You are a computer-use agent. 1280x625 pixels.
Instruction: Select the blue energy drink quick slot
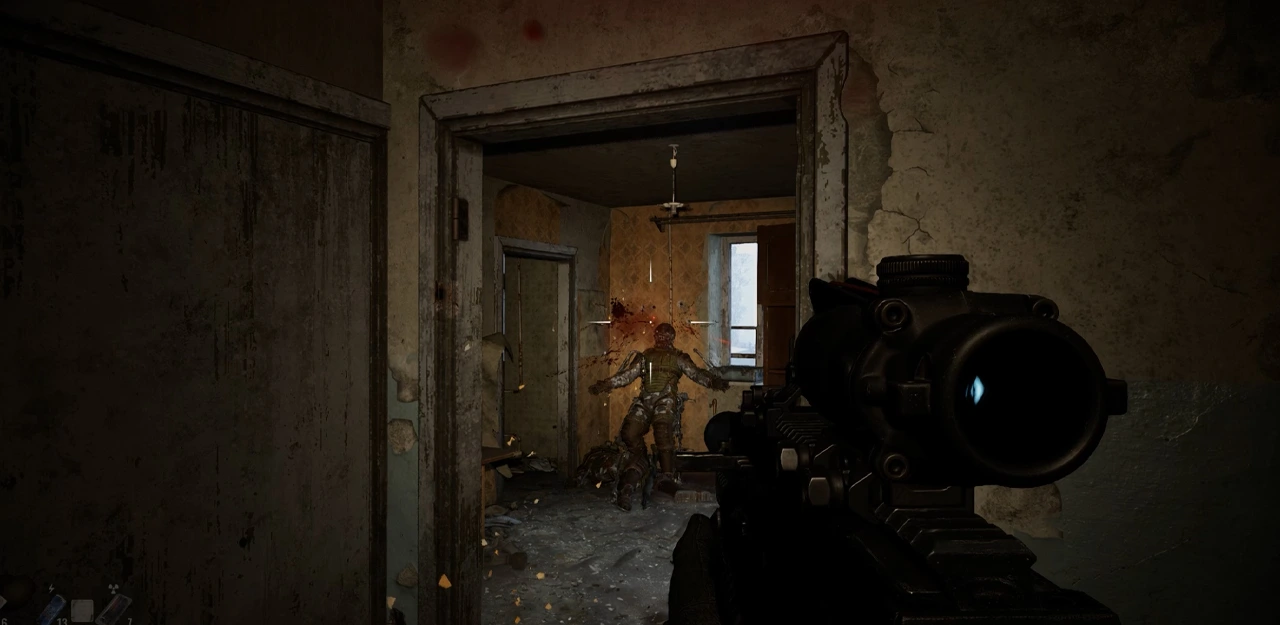coord(51,608)
